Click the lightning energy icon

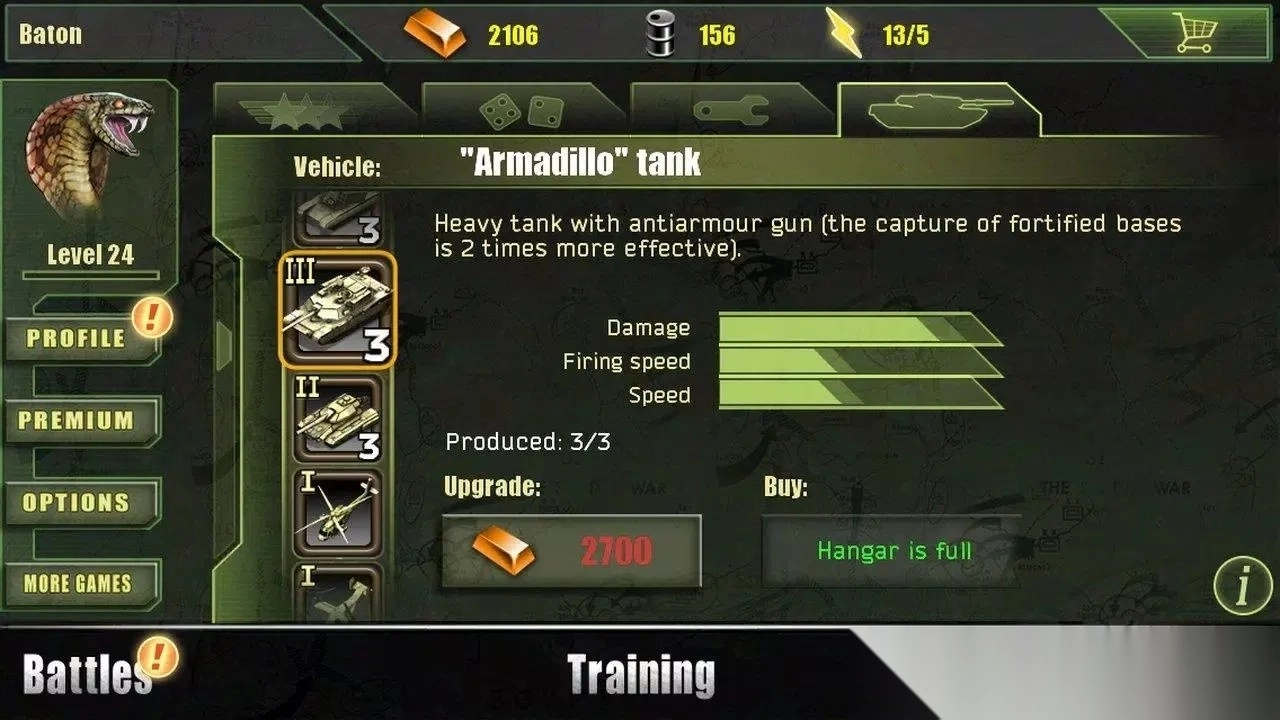click(x=845, y=33)
